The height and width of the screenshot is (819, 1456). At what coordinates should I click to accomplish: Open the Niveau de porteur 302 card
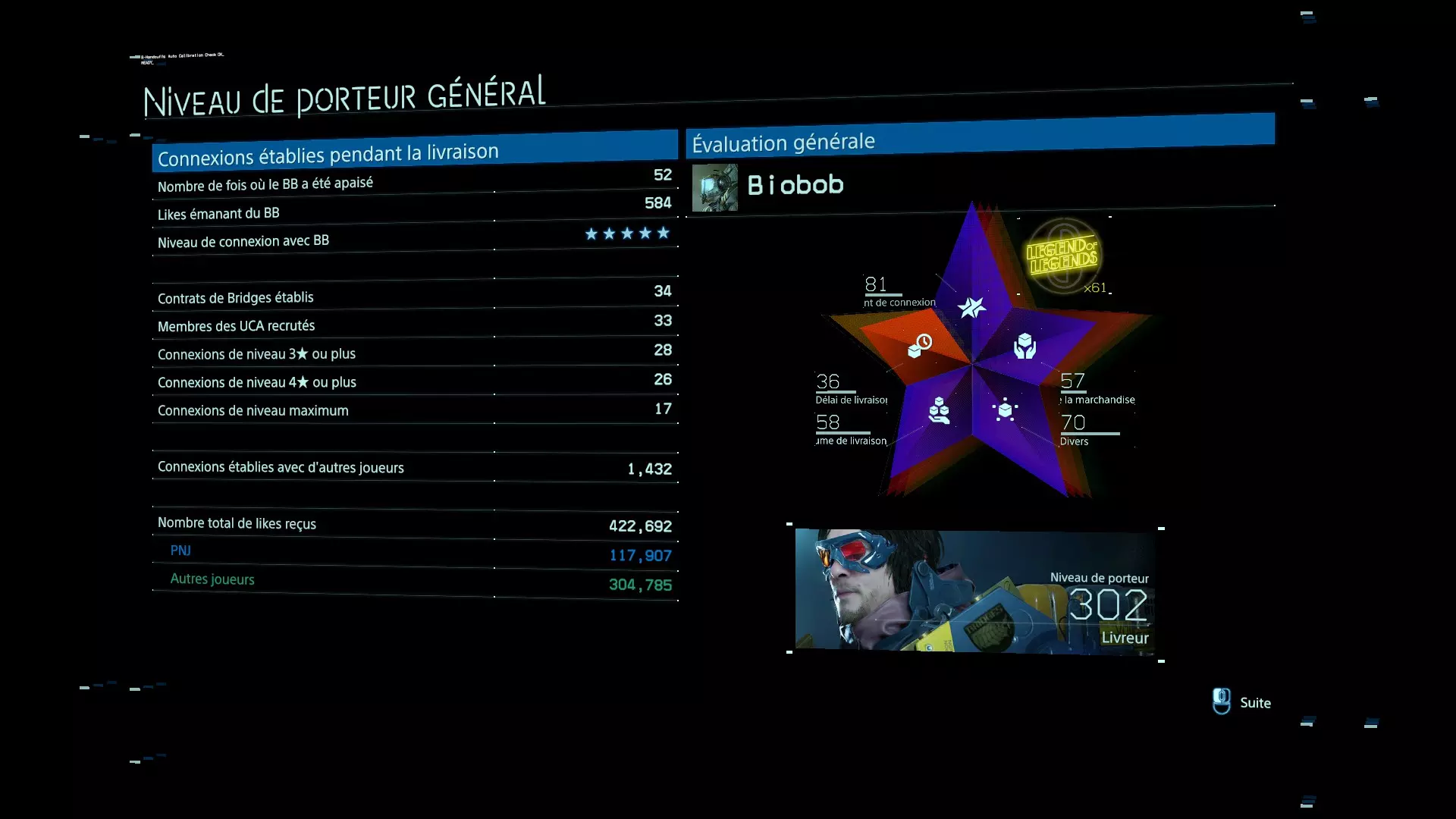point(975,591)
